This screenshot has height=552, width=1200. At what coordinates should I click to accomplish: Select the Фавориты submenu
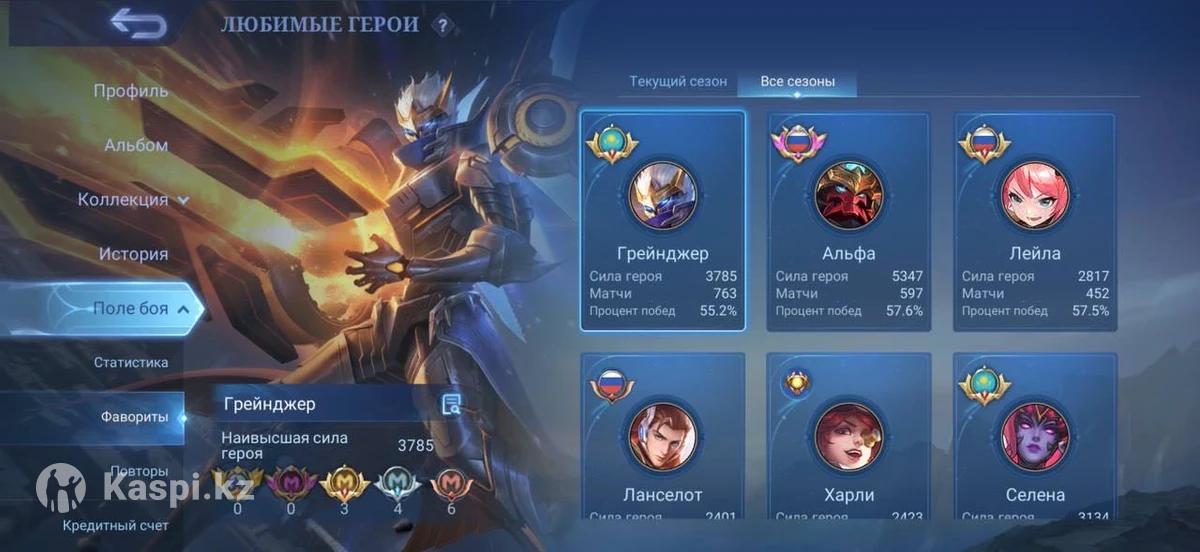tap(134, 417)
